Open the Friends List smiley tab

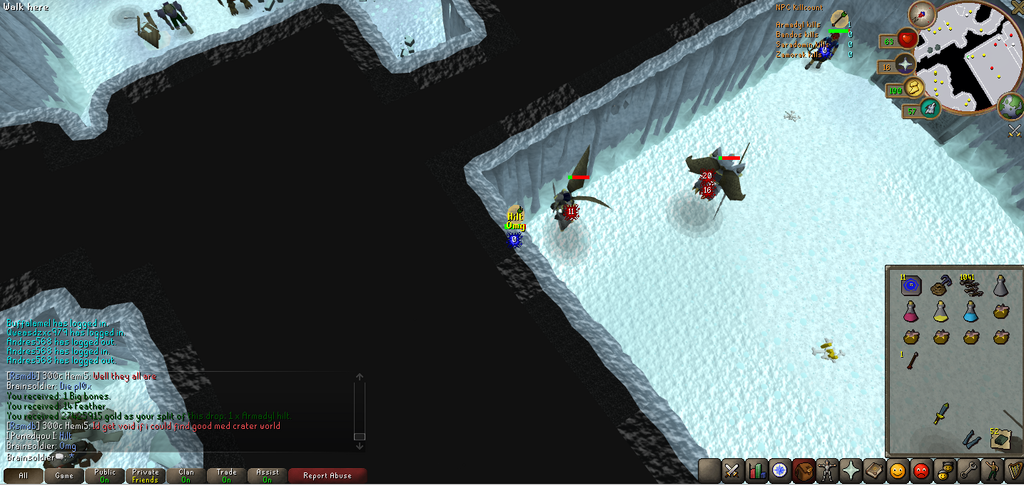click(897, 470)
